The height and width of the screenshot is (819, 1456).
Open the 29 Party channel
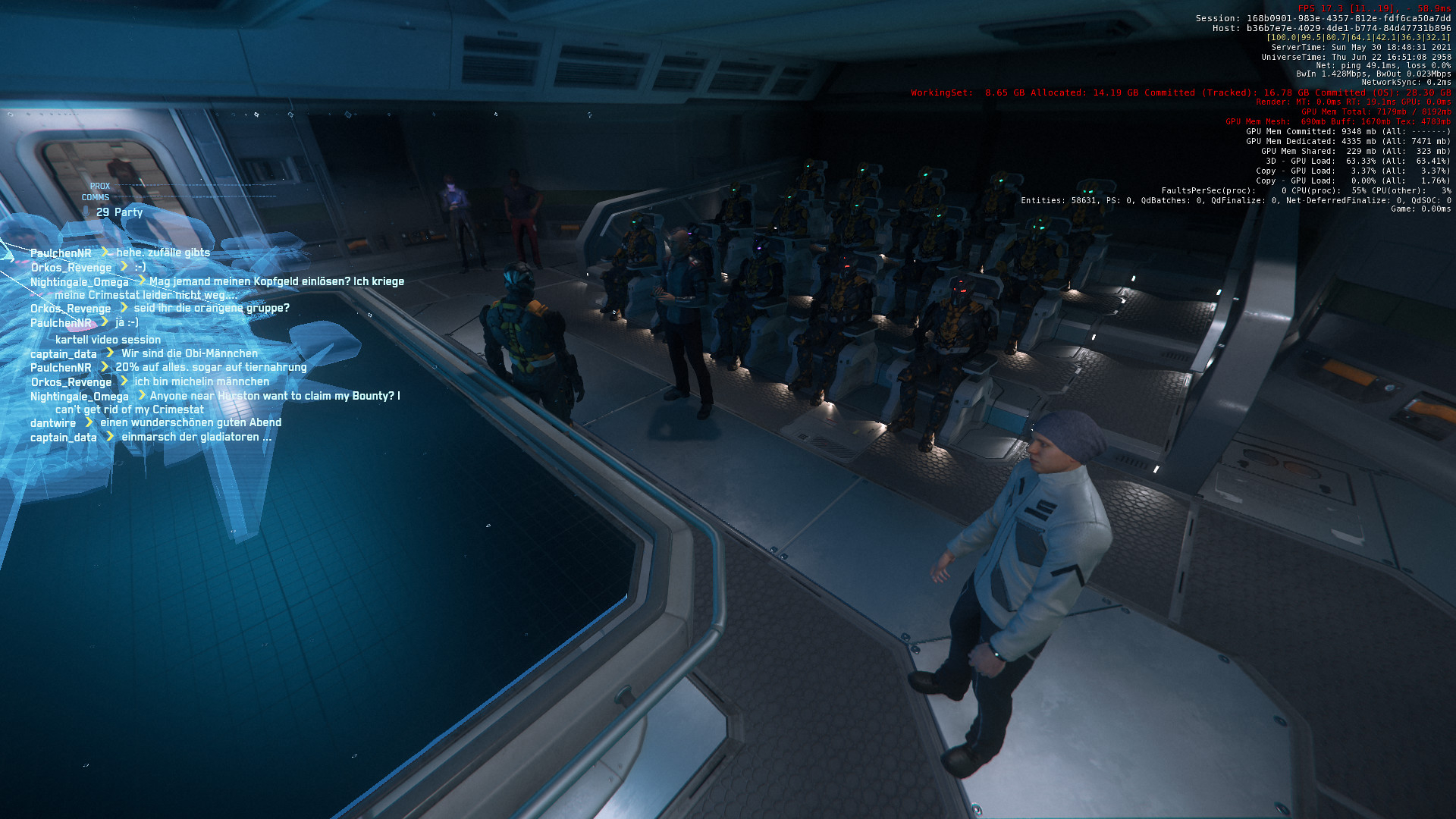[x=119, y=212]
